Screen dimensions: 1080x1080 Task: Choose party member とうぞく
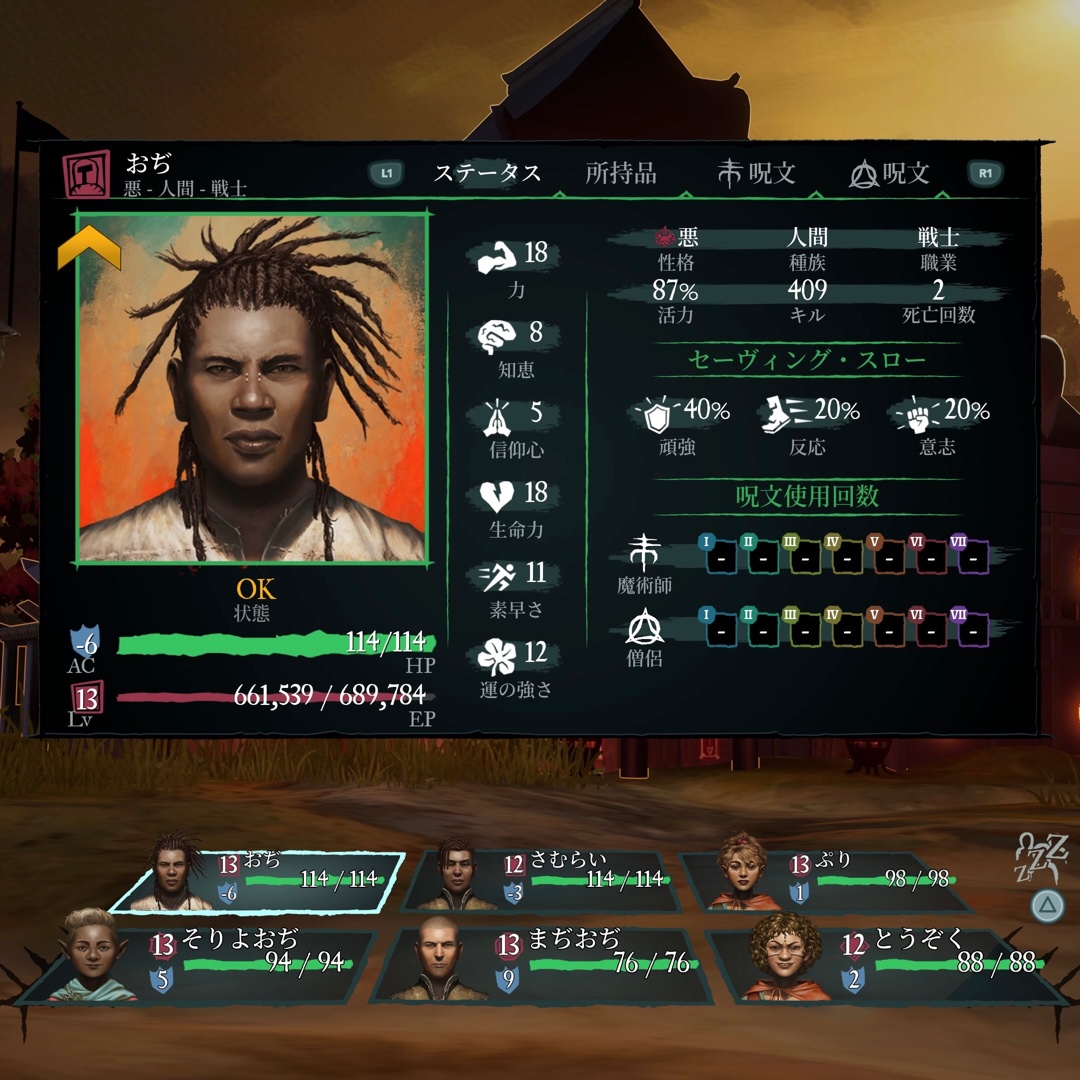[885, 965]
